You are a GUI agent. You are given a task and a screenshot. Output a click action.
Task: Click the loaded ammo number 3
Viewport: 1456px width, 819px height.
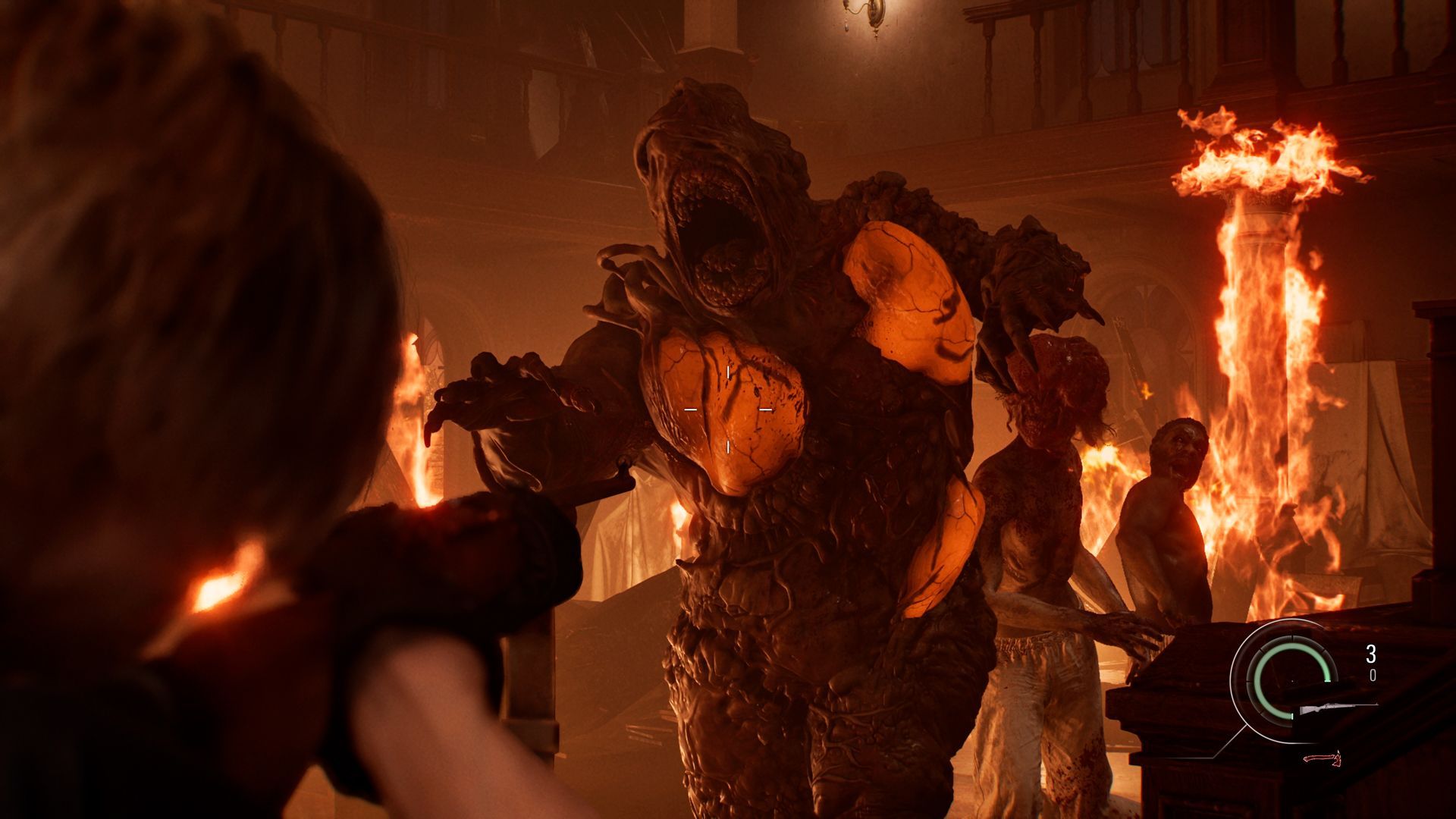[x=1371, y=653]
